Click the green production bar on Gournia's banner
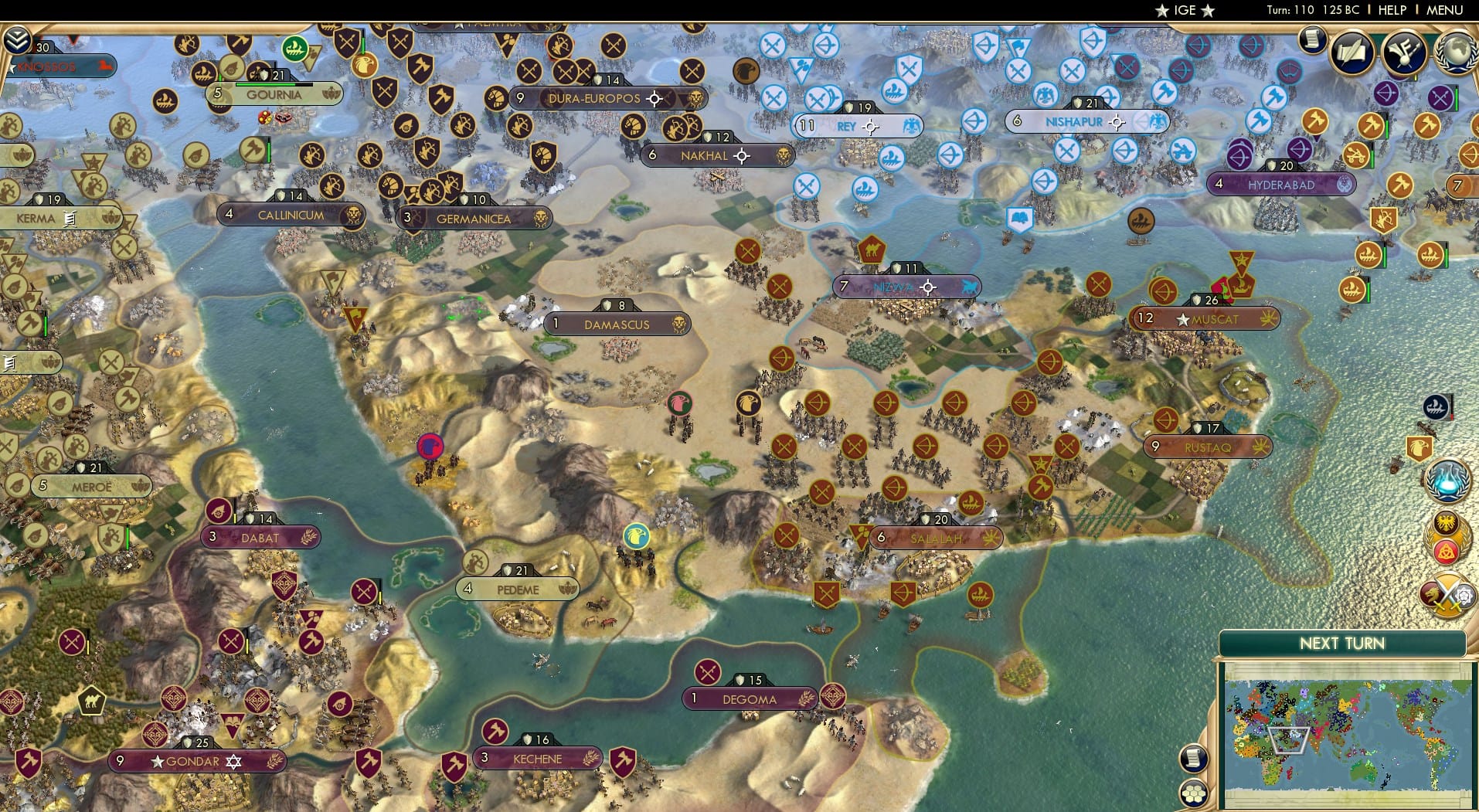Screen dimensions: 1479x812 [266, 84]
